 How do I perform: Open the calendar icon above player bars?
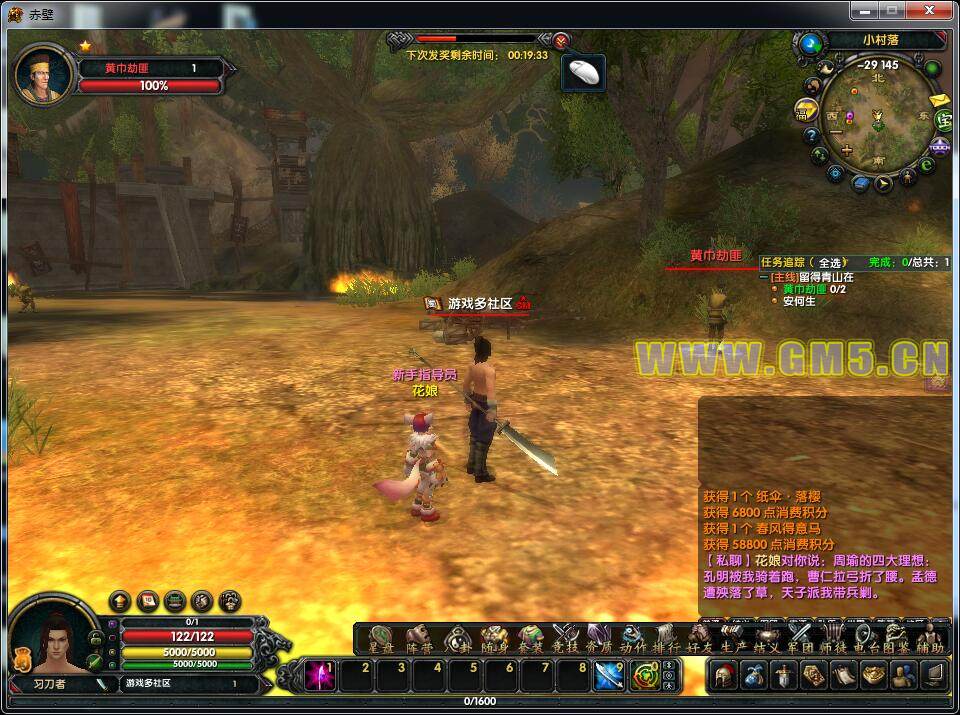point(147,601)
